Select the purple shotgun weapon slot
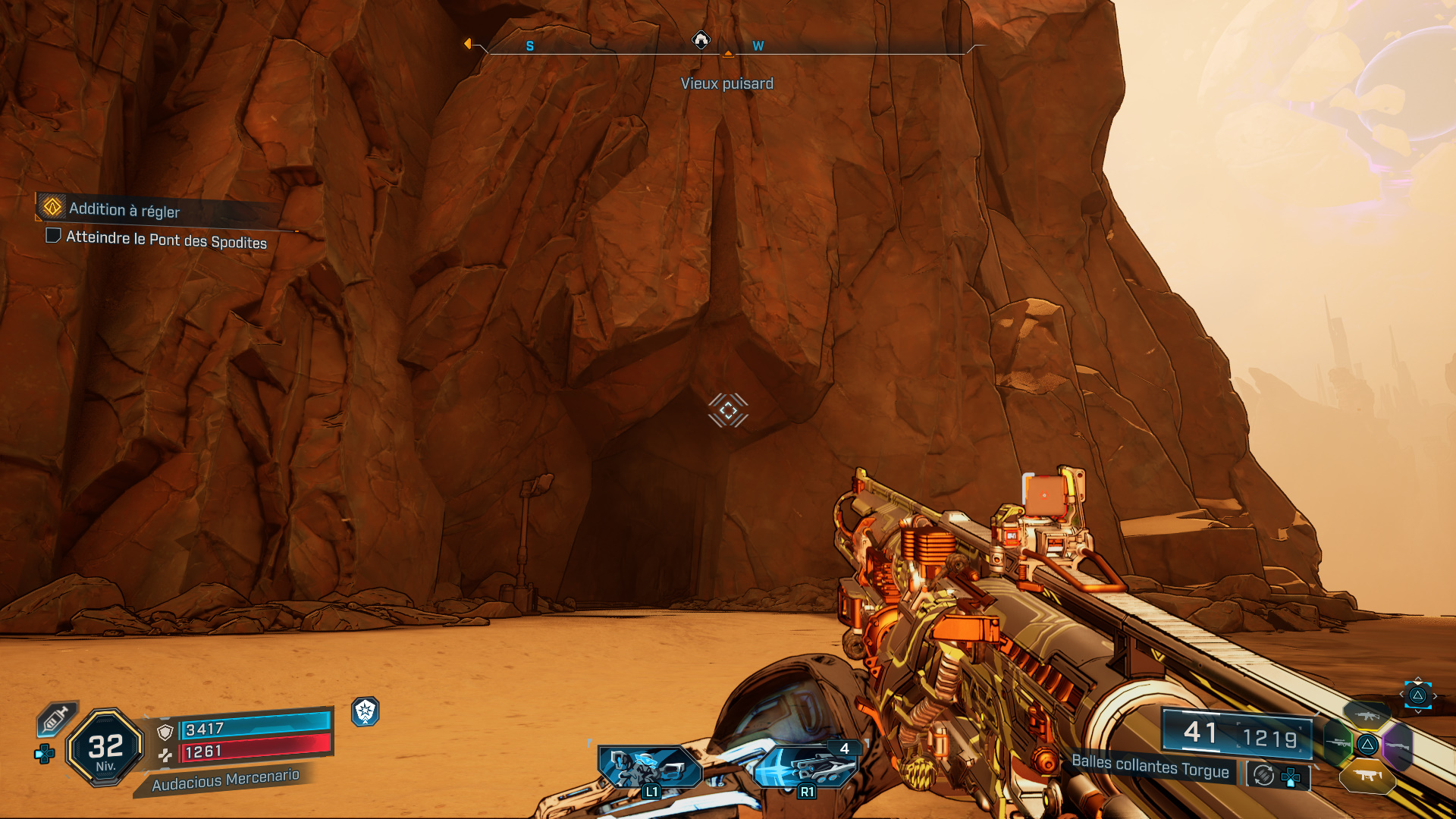The width and height of the screenshot is (1456, 819). (x=1398, y=746)
